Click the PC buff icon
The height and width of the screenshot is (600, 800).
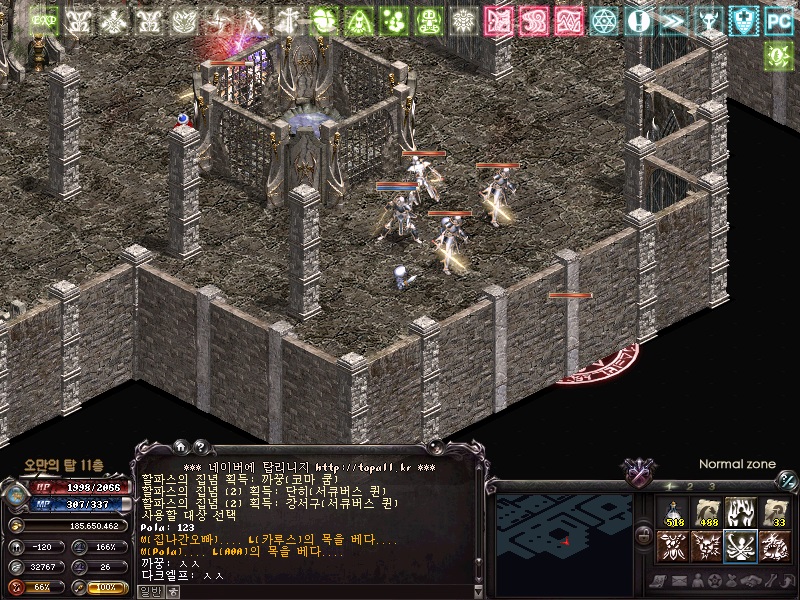[x=778, y=20]
